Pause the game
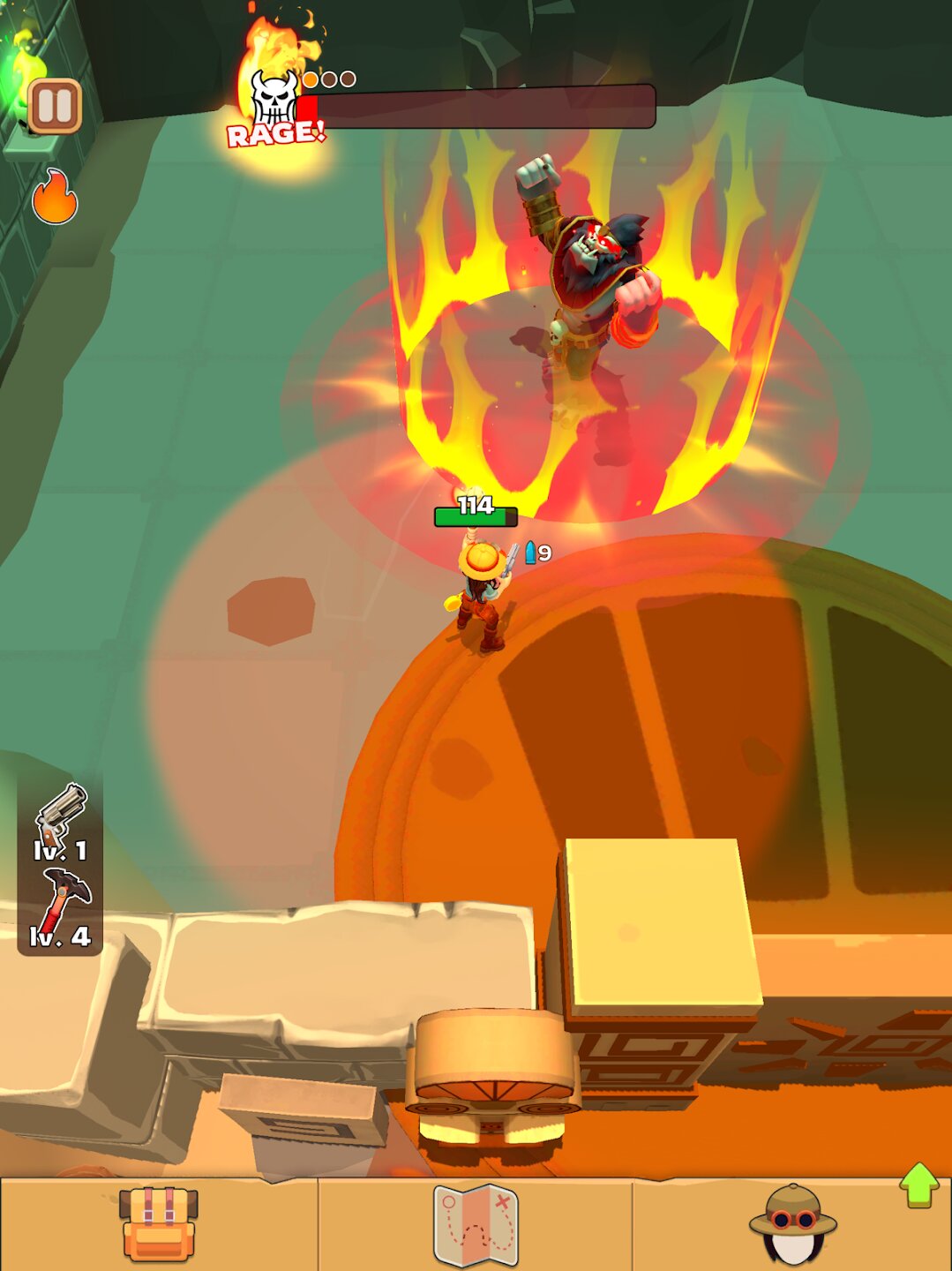952x1271 pixels. [x=55, y=106]
